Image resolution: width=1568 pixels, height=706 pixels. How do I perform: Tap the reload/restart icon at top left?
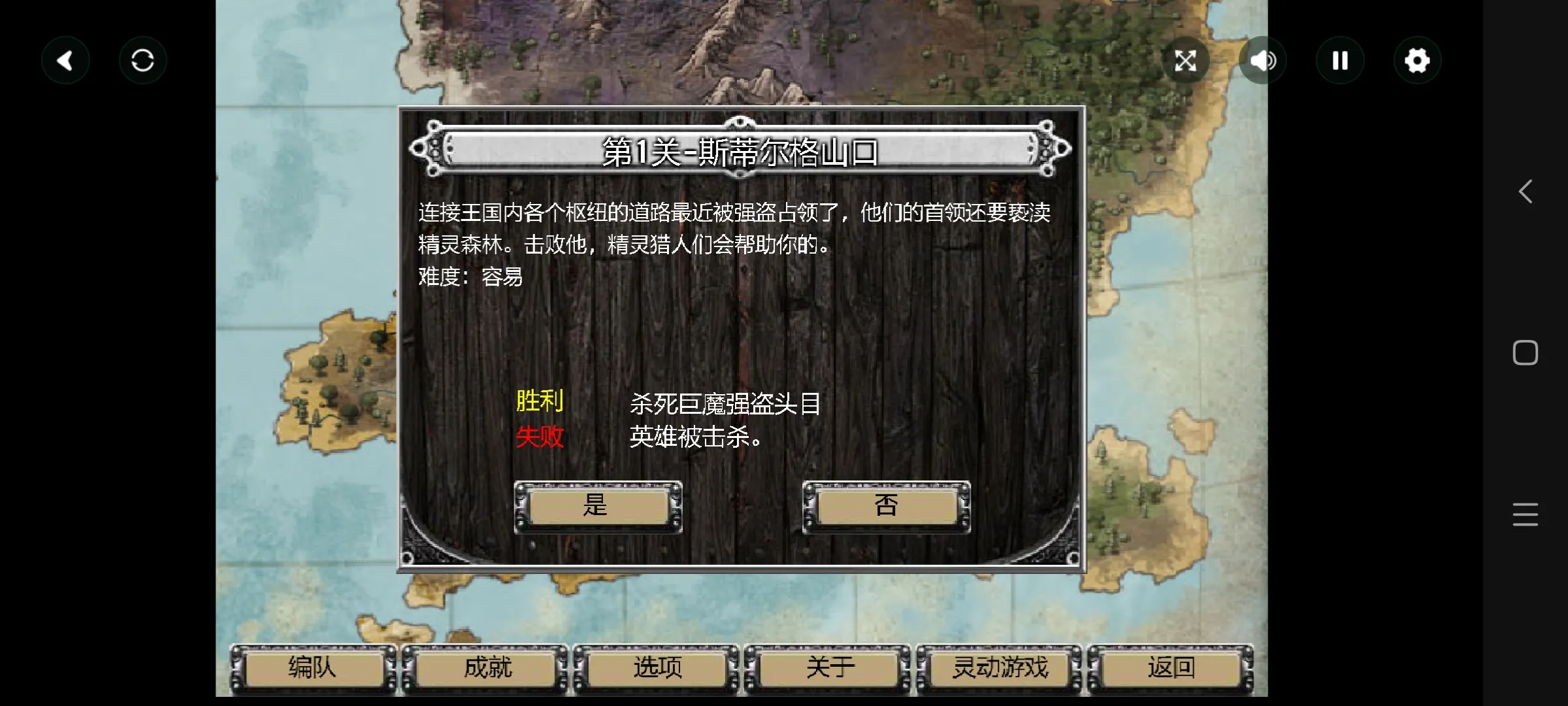[x=142, y=59]
